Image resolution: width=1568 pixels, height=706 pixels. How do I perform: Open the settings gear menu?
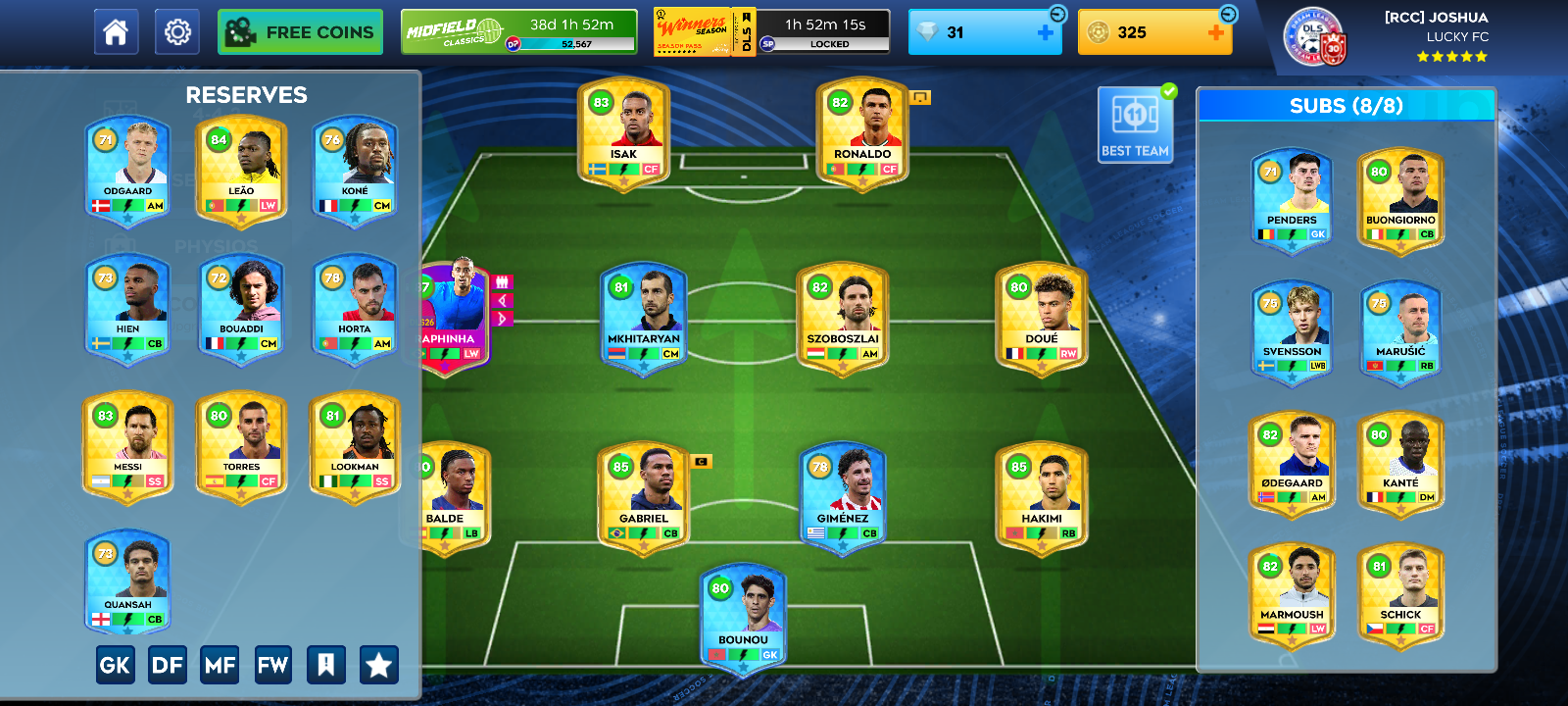pyautogui.click(x=177, y=32)
